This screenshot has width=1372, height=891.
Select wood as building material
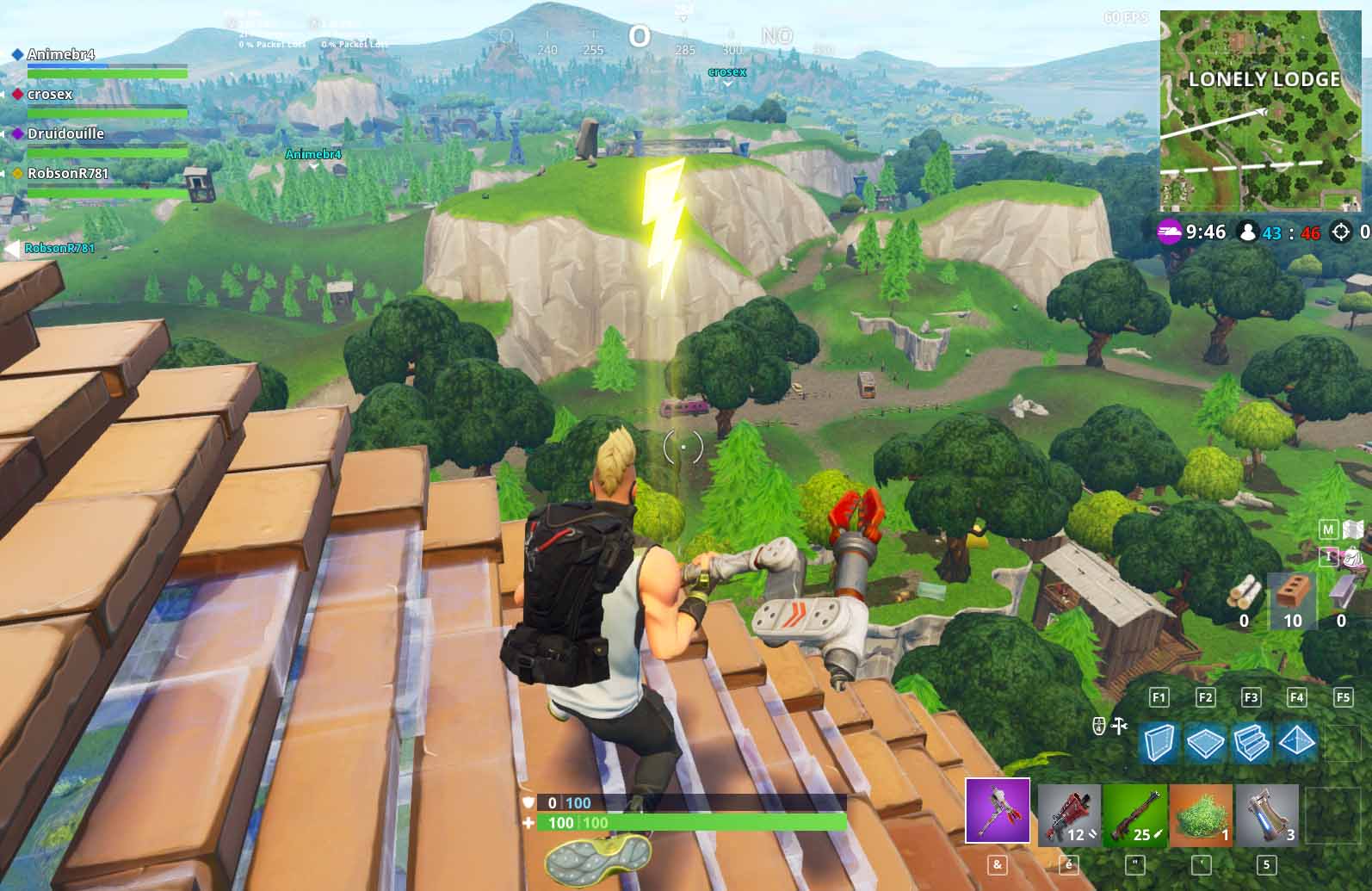tap(1244, 594)
